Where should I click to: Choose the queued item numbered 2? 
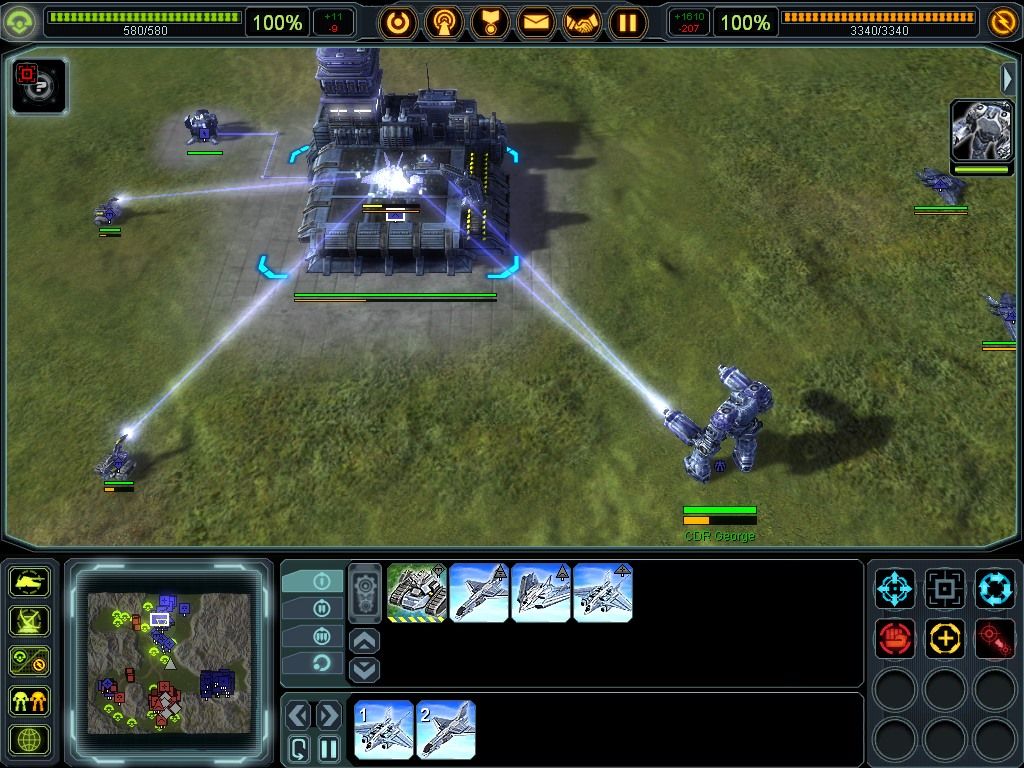(x=446, y=729)
